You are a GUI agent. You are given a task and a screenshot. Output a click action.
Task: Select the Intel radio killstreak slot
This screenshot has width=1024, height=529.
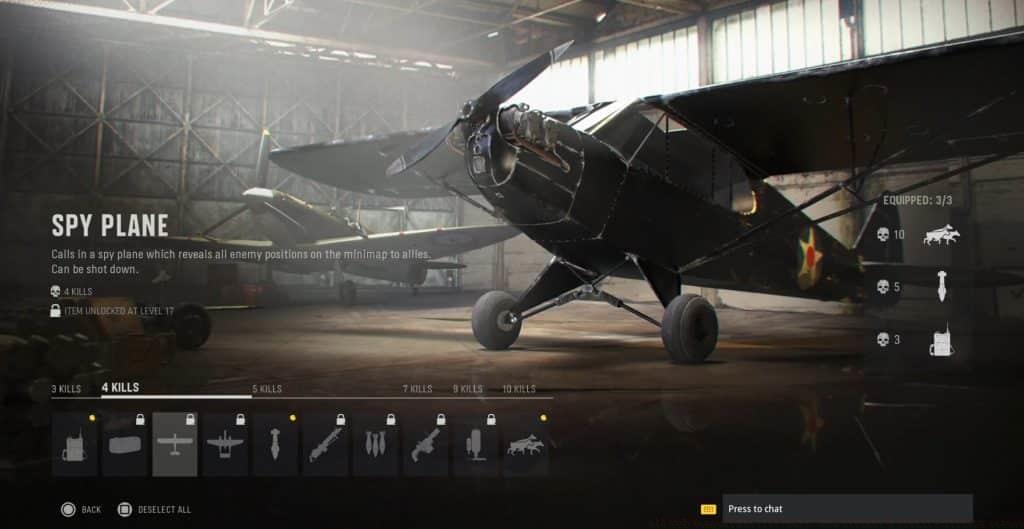(x=75, y=445)
